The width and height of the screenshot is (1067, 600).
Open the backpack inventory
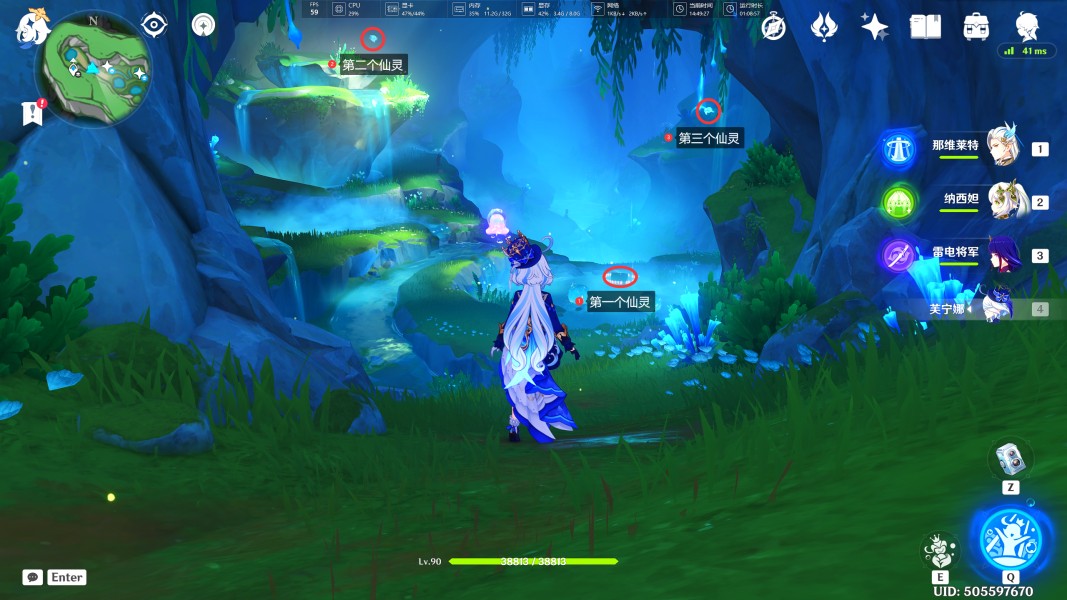(x=976, y=27)
